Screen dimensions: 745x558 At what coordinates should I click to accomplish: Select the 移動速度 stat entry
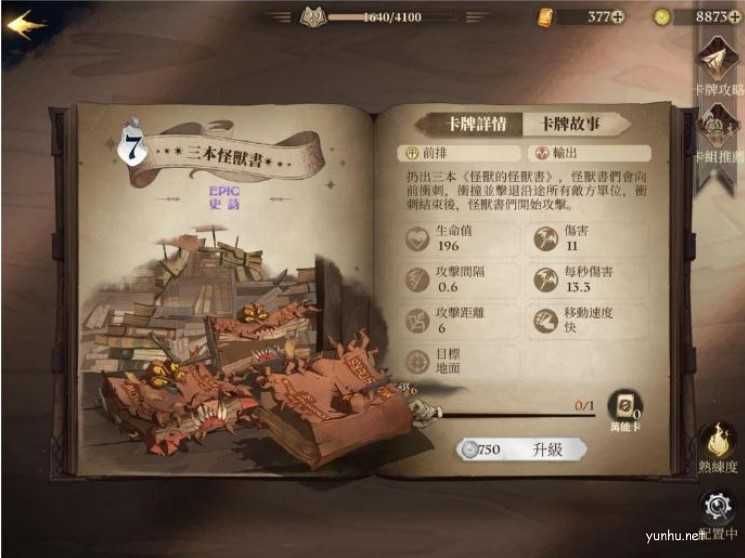point(585,319)
